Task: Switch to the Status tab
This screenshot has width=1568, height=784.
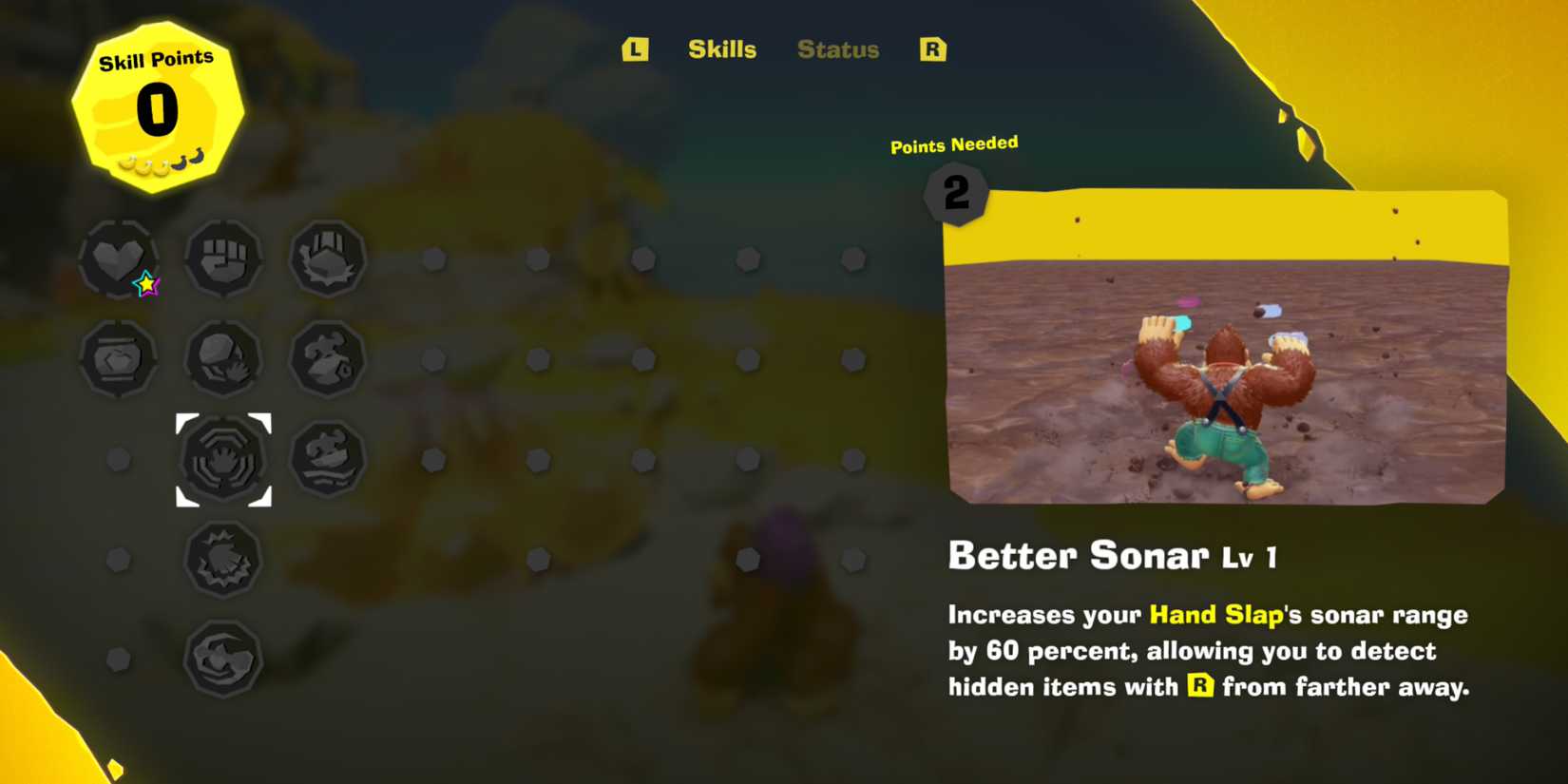Action: [x=837, y=49]
